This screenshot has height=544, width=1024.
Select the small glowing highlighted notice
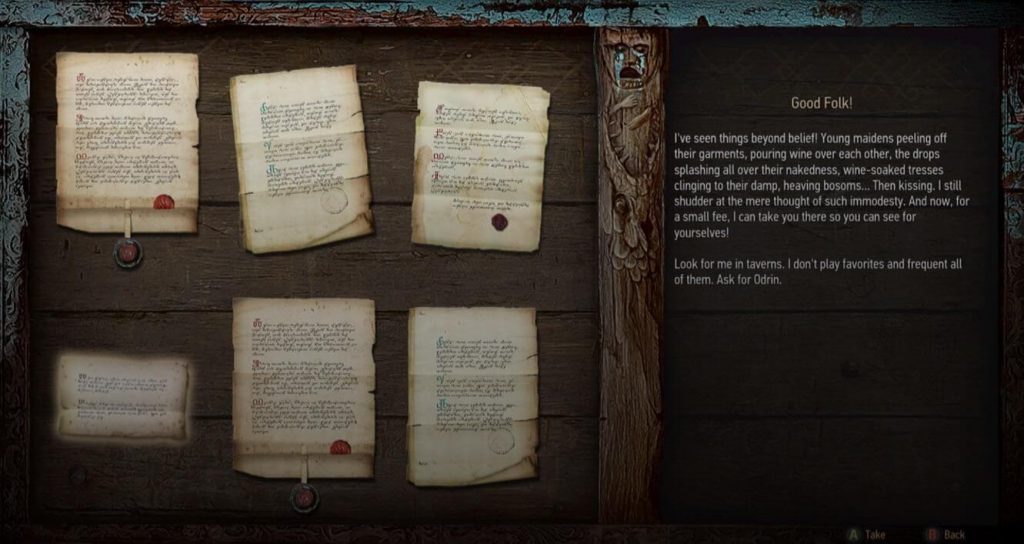pyautogui.click(x=123, y=397)
